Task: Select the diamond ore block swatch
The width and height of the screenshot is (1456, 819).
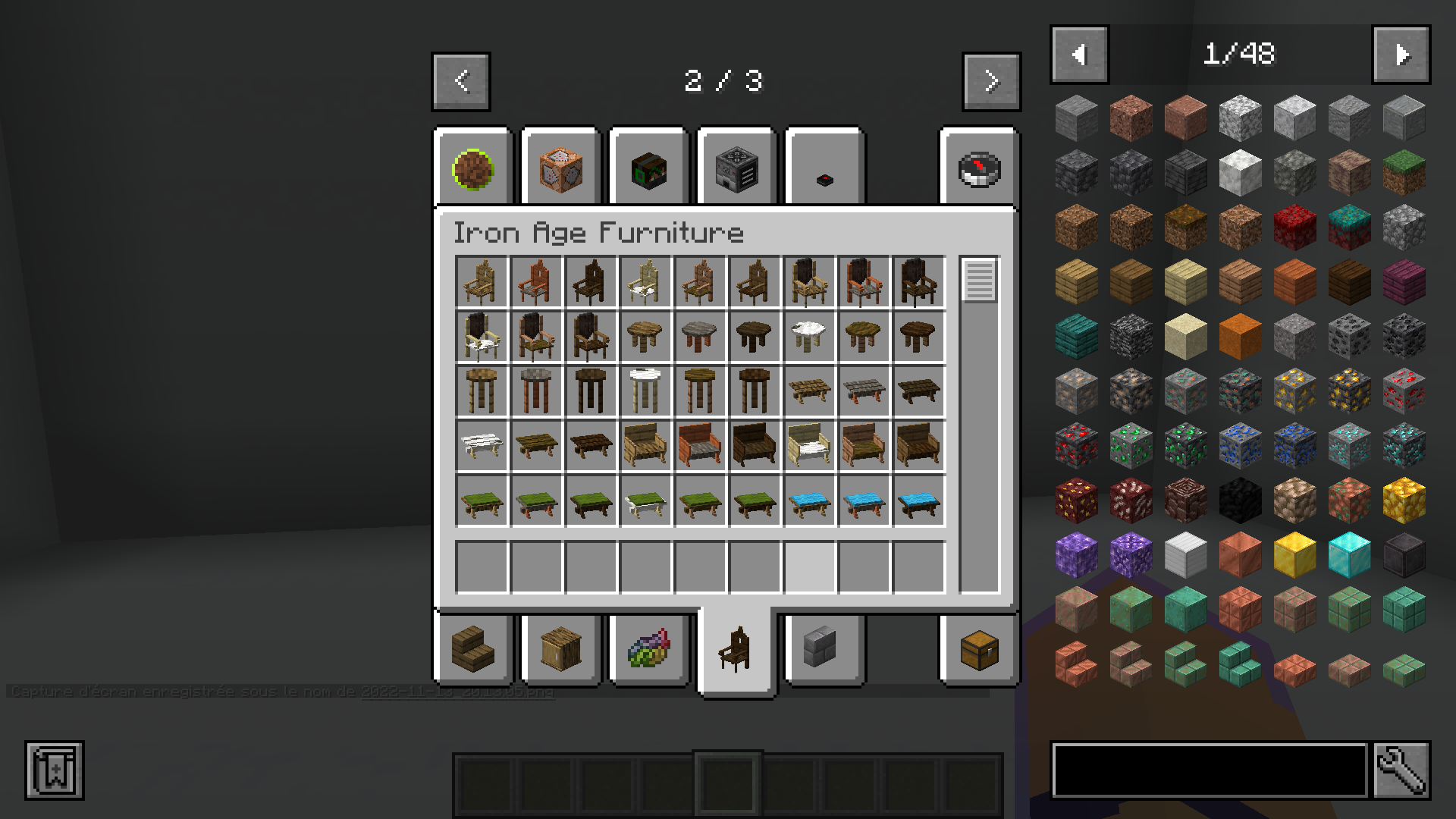Action: 1348,443
